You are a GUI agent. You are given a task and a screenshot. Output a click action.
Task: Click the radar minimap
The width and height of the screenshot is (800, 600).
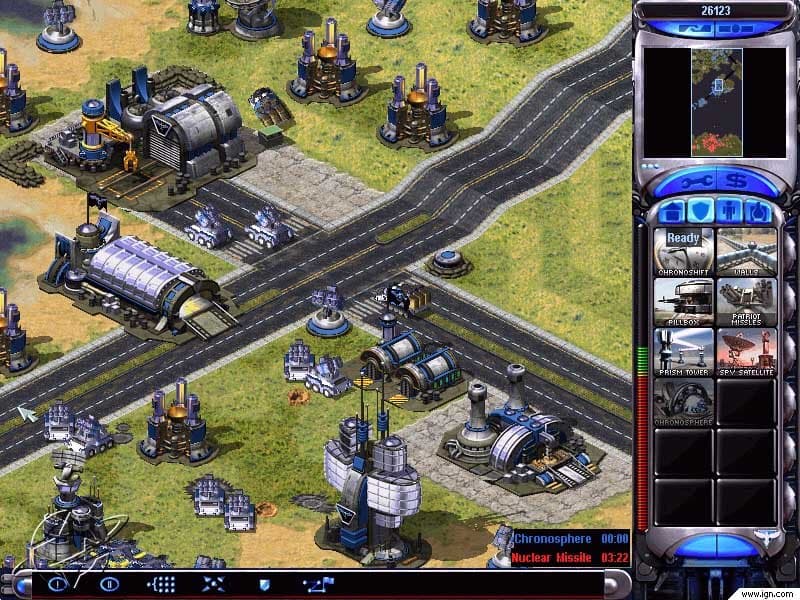click(x=717, y=101)
